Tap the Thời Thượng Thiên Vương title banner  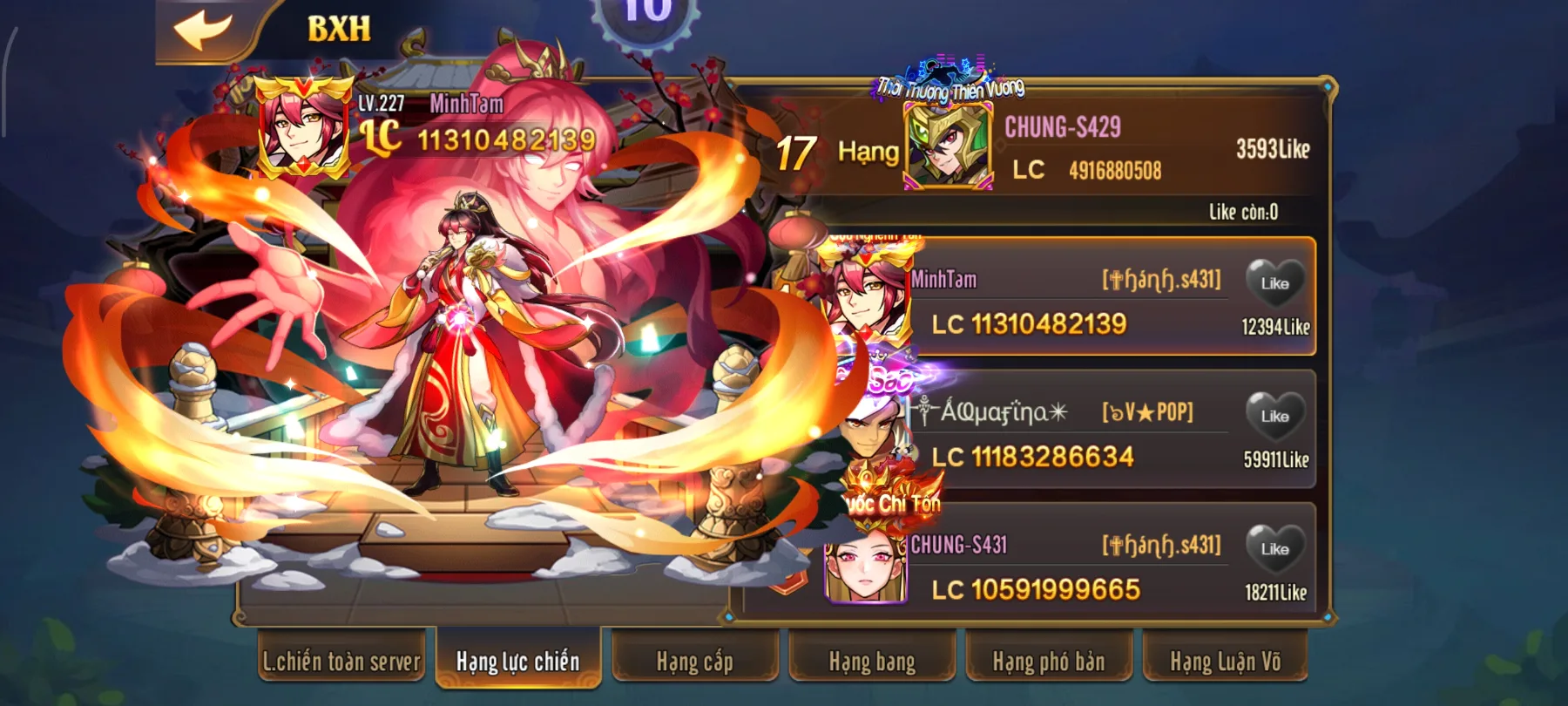click(951, 86)
